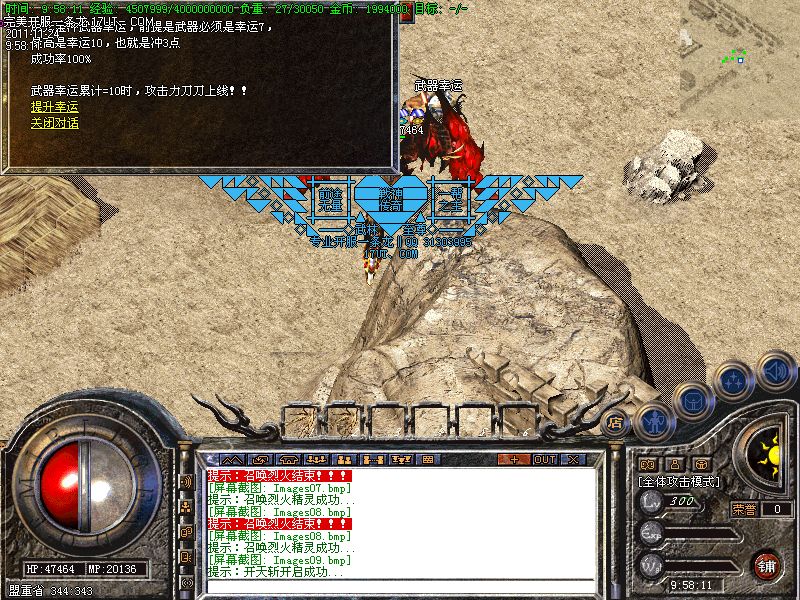The height and width of the screenshot is (600, 800).
Task: Select 关闭对话 to close the dialogue
Action: [x=54, y=123]
